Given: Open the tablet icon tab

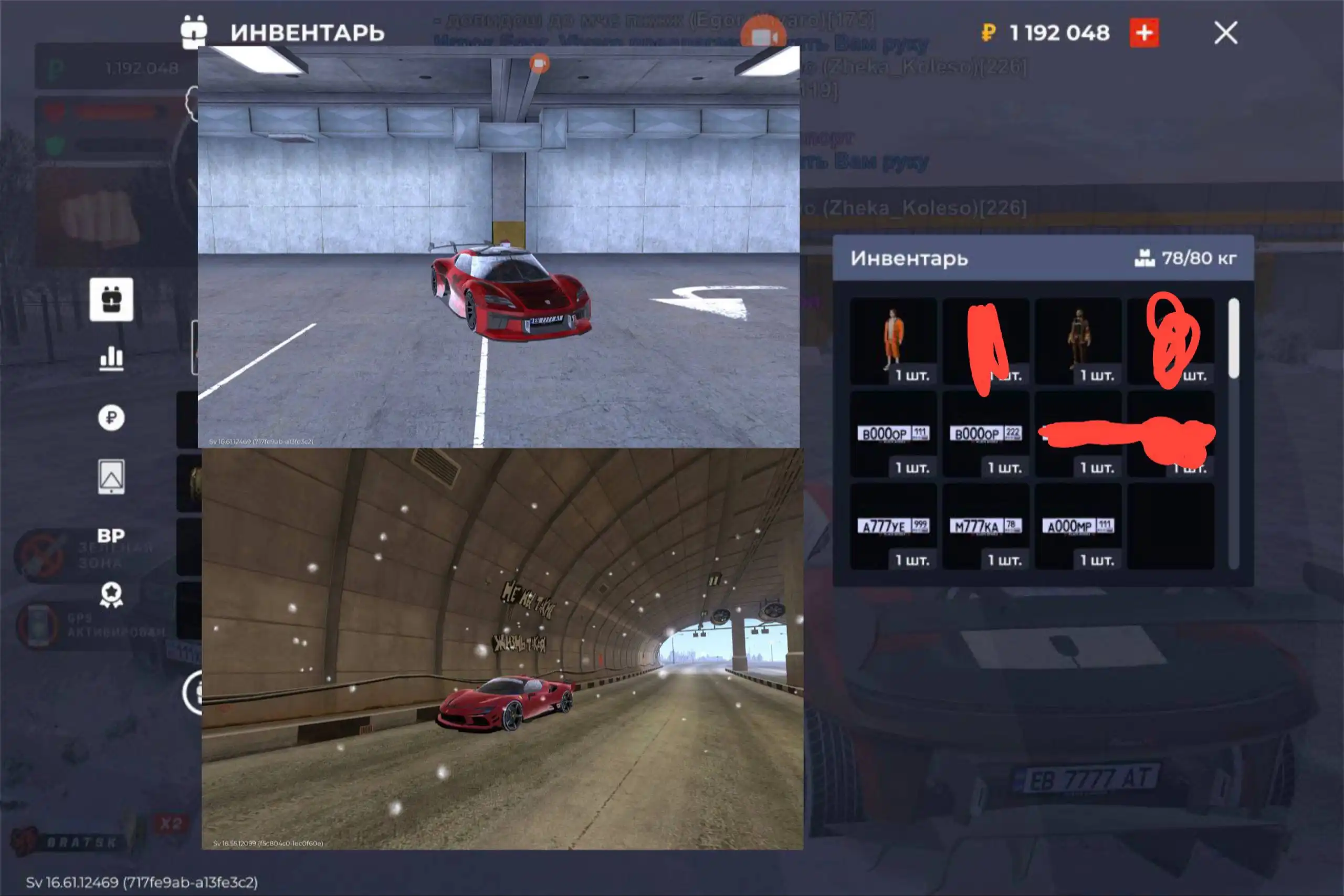Looking at the screenshot, I should (x=111, y=477).
